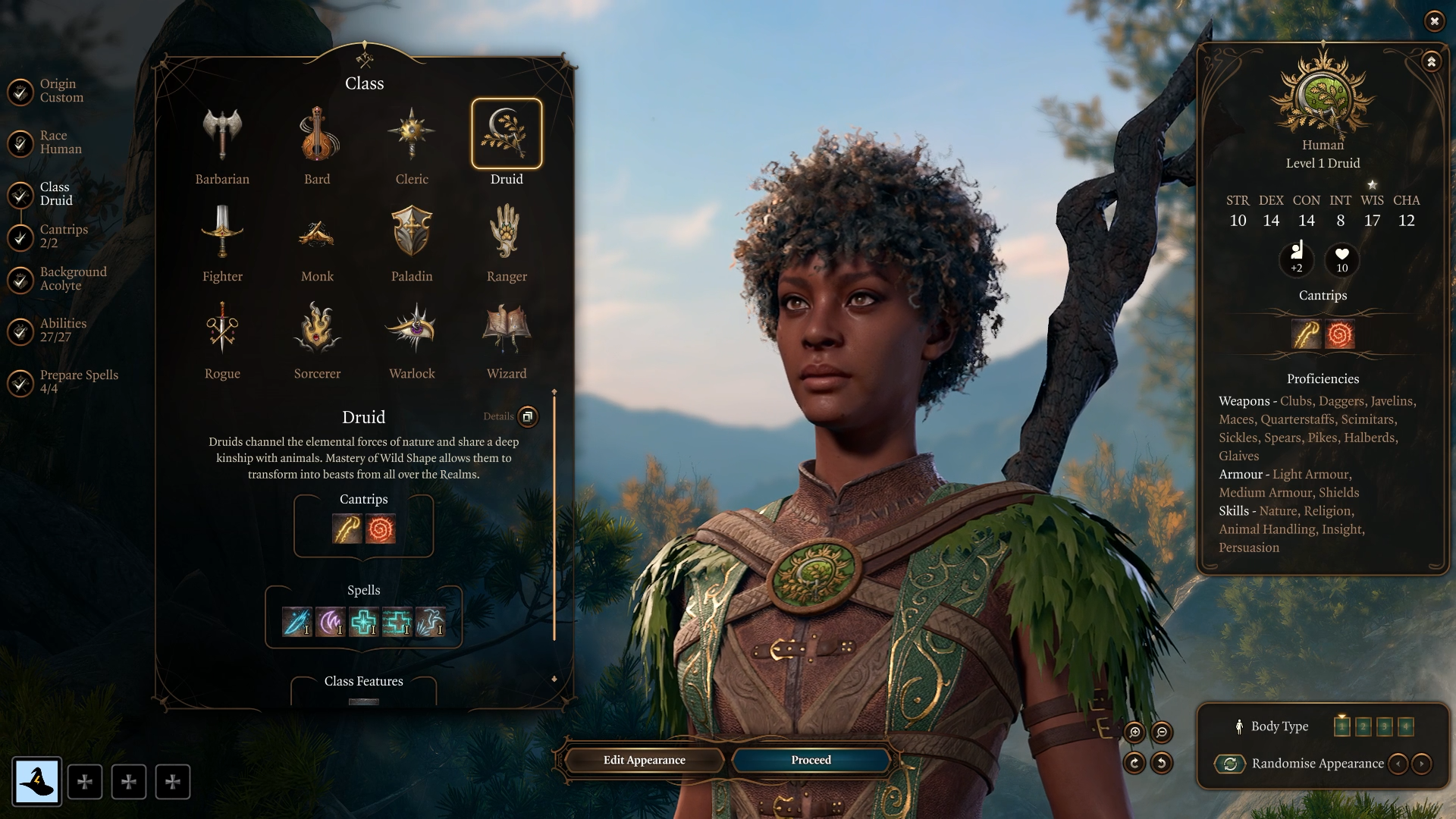Cycle Randomise Appearance with the right arrow
Viewport: 1456px width, 819px height.
tap(1422, 764)
